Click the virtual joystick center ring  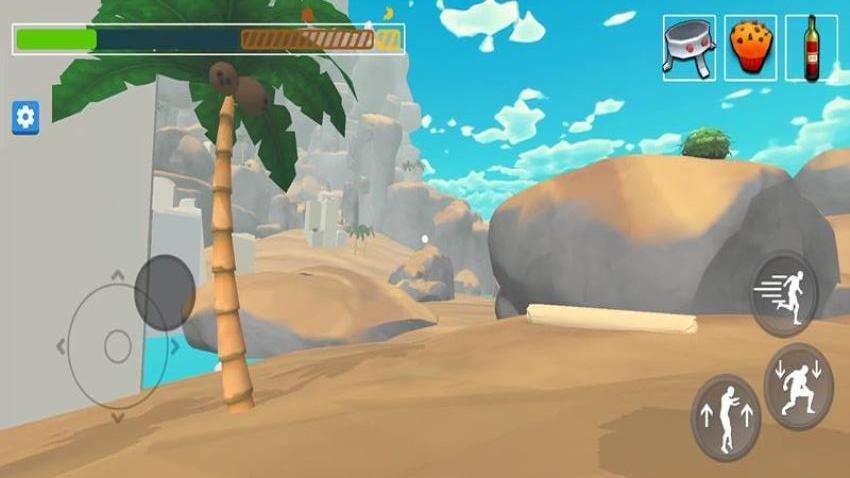(x=118, y=347)
